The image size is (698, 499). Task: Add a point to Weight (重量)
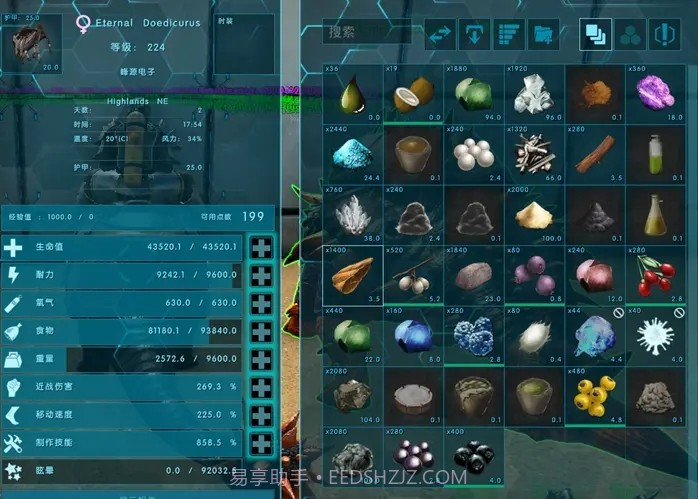(x=261, y=360)
